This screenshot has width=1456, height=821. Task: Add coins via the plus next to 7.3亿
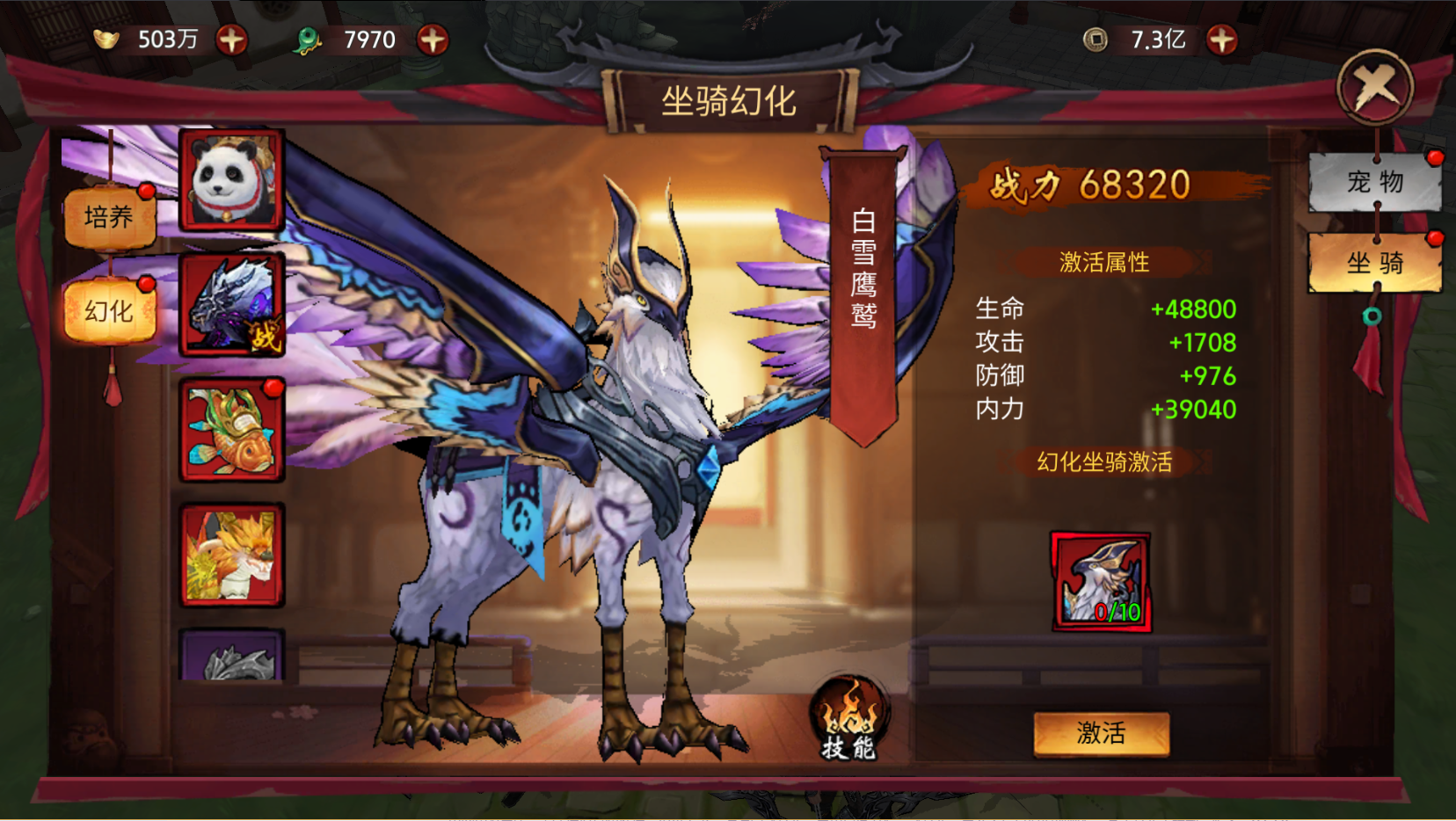click(1220, 38)
